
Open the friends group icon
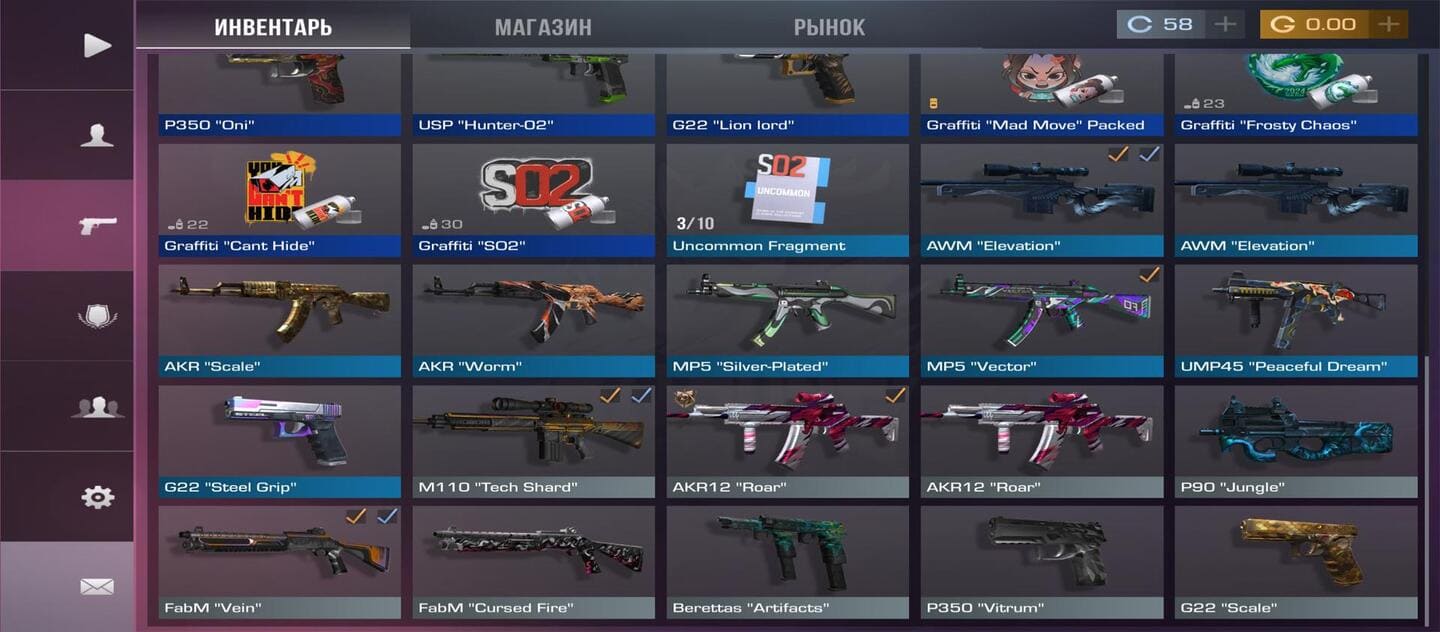(97, 406)
